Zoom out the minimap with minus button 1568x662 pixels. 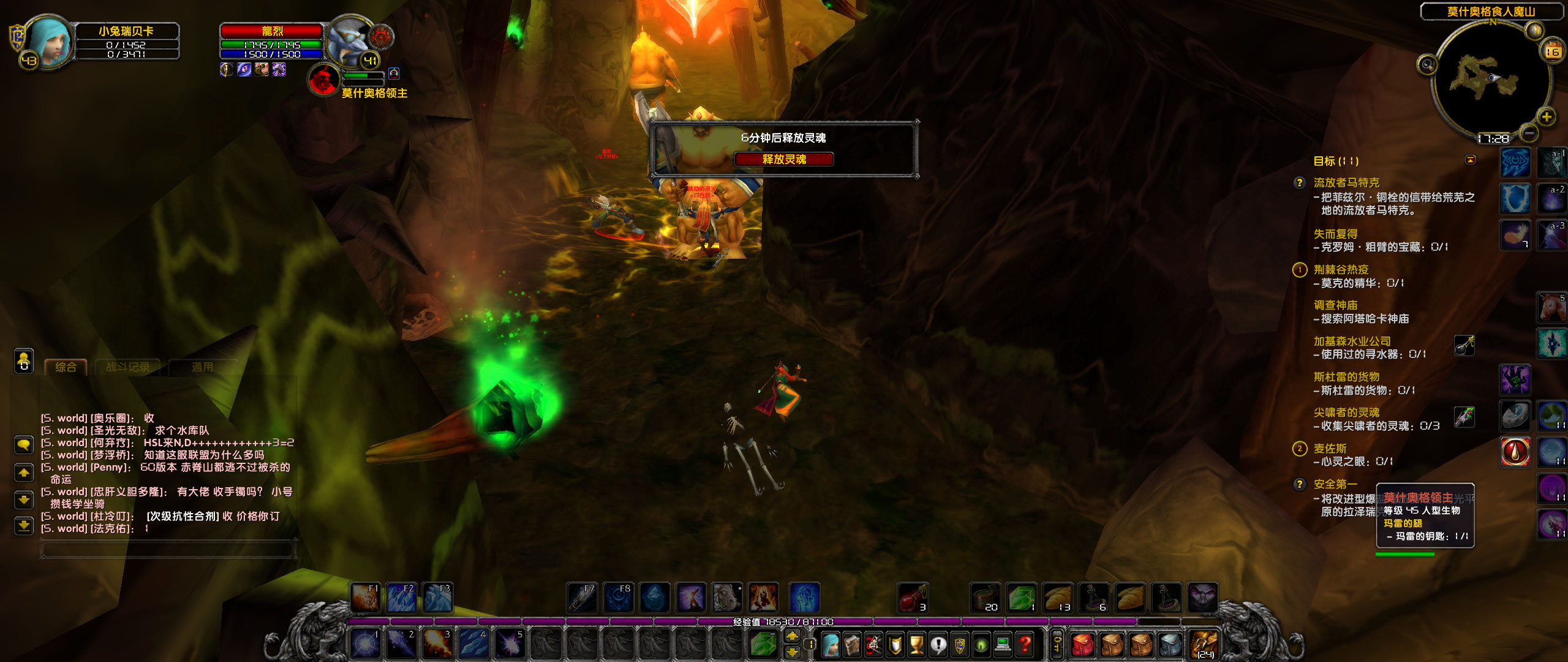tap(1529, 132)
